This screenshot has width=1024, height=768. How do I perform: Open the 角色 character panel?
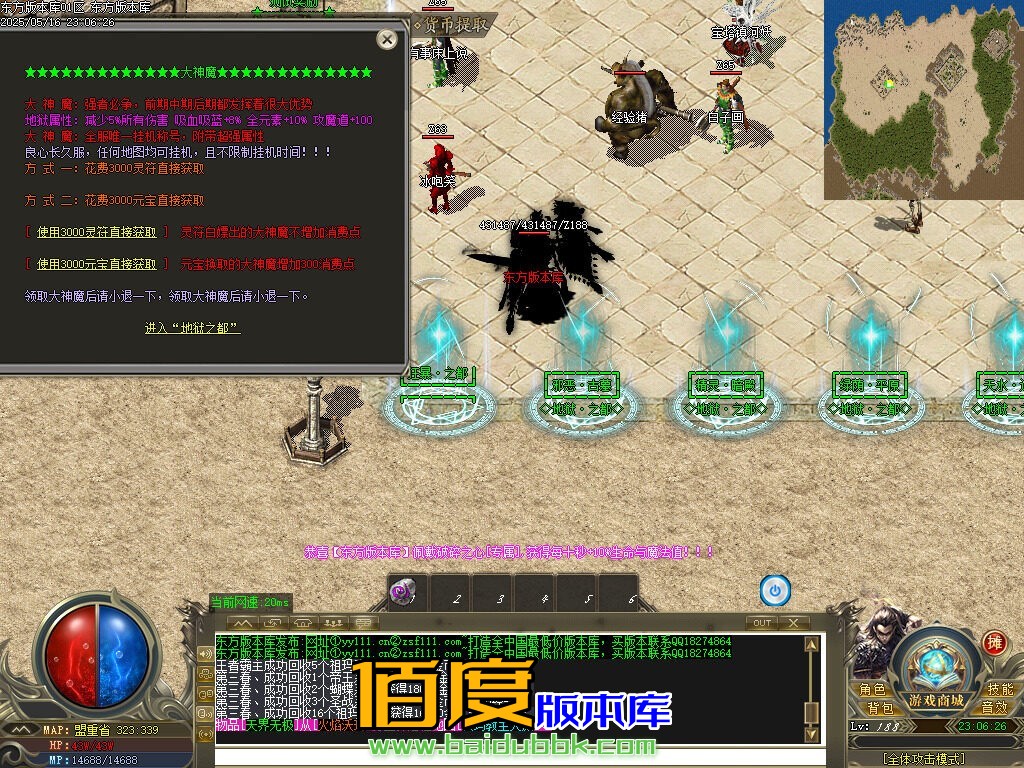[x=872, y=690]
